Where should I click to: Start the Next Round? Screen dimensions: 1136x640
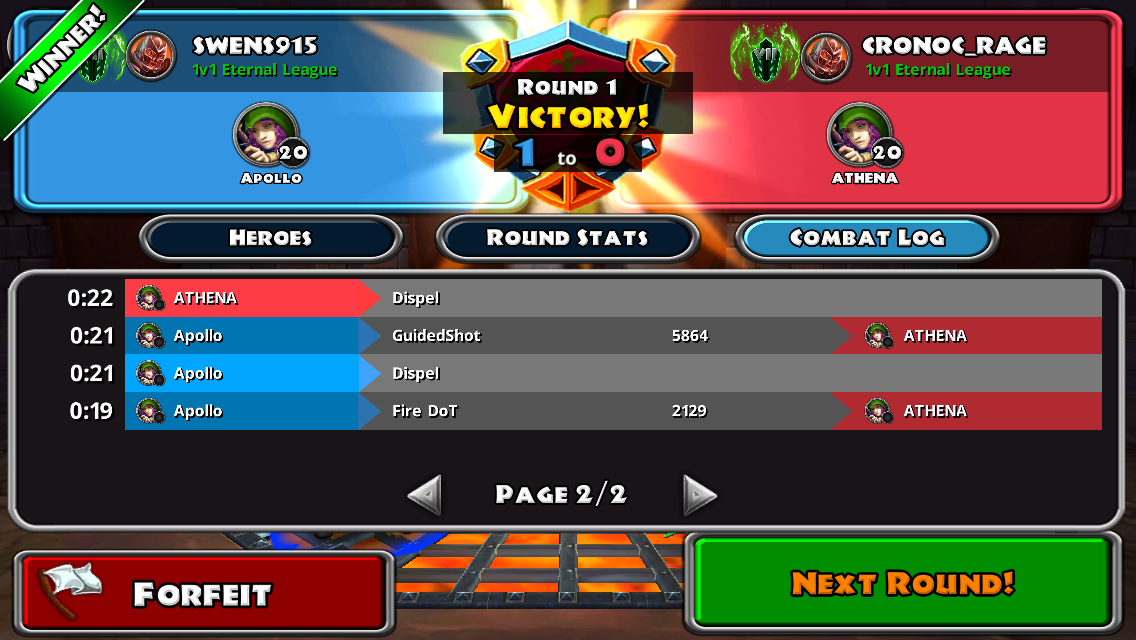[902, 583]
